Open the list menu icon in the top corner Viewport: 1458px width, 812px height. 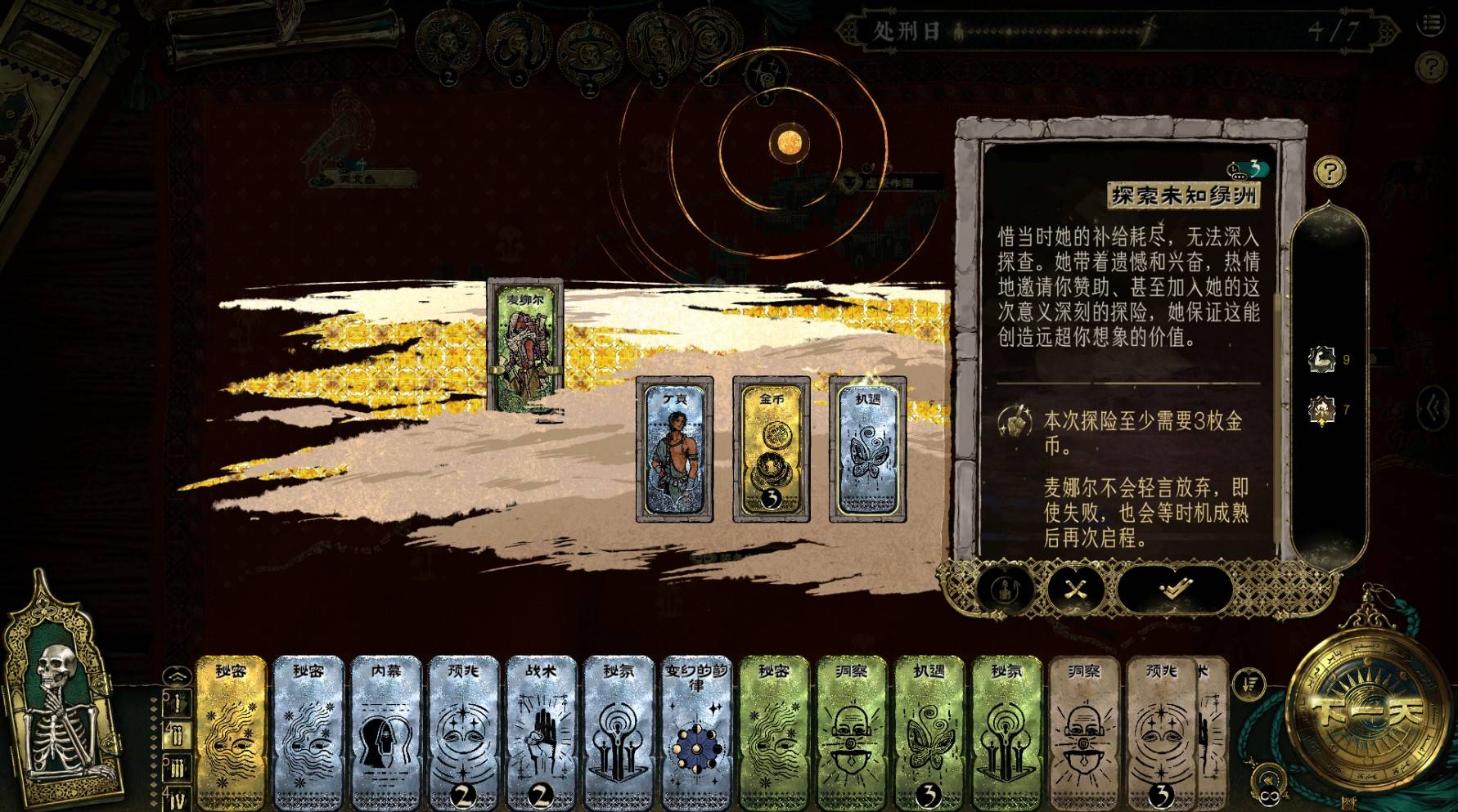[x=1432, y=23]
